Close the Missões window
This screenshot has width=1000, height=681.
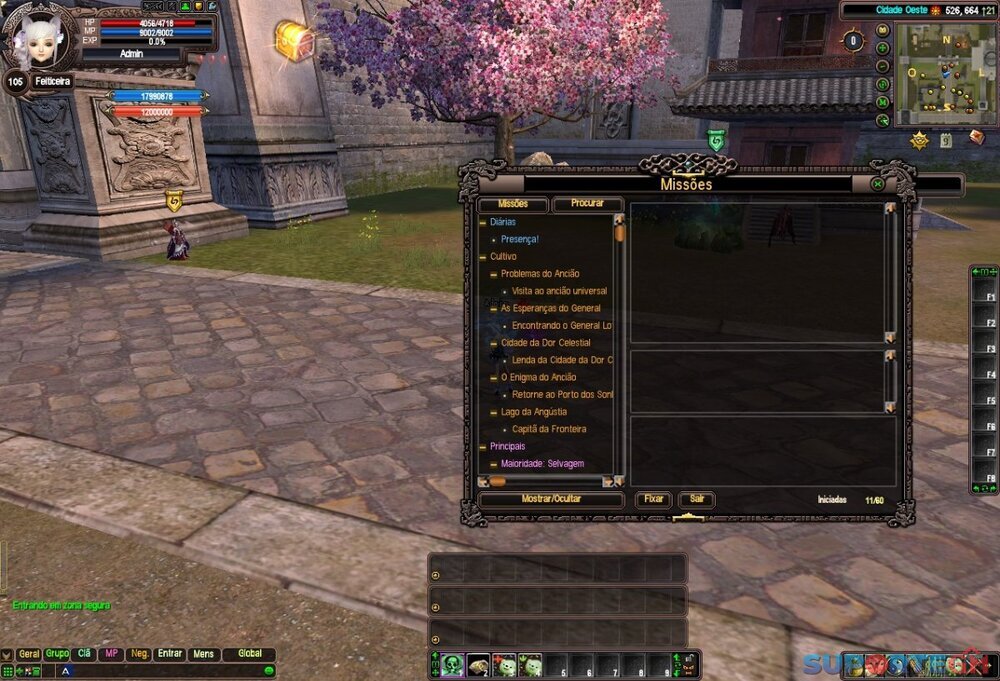[x=877, y=184]
